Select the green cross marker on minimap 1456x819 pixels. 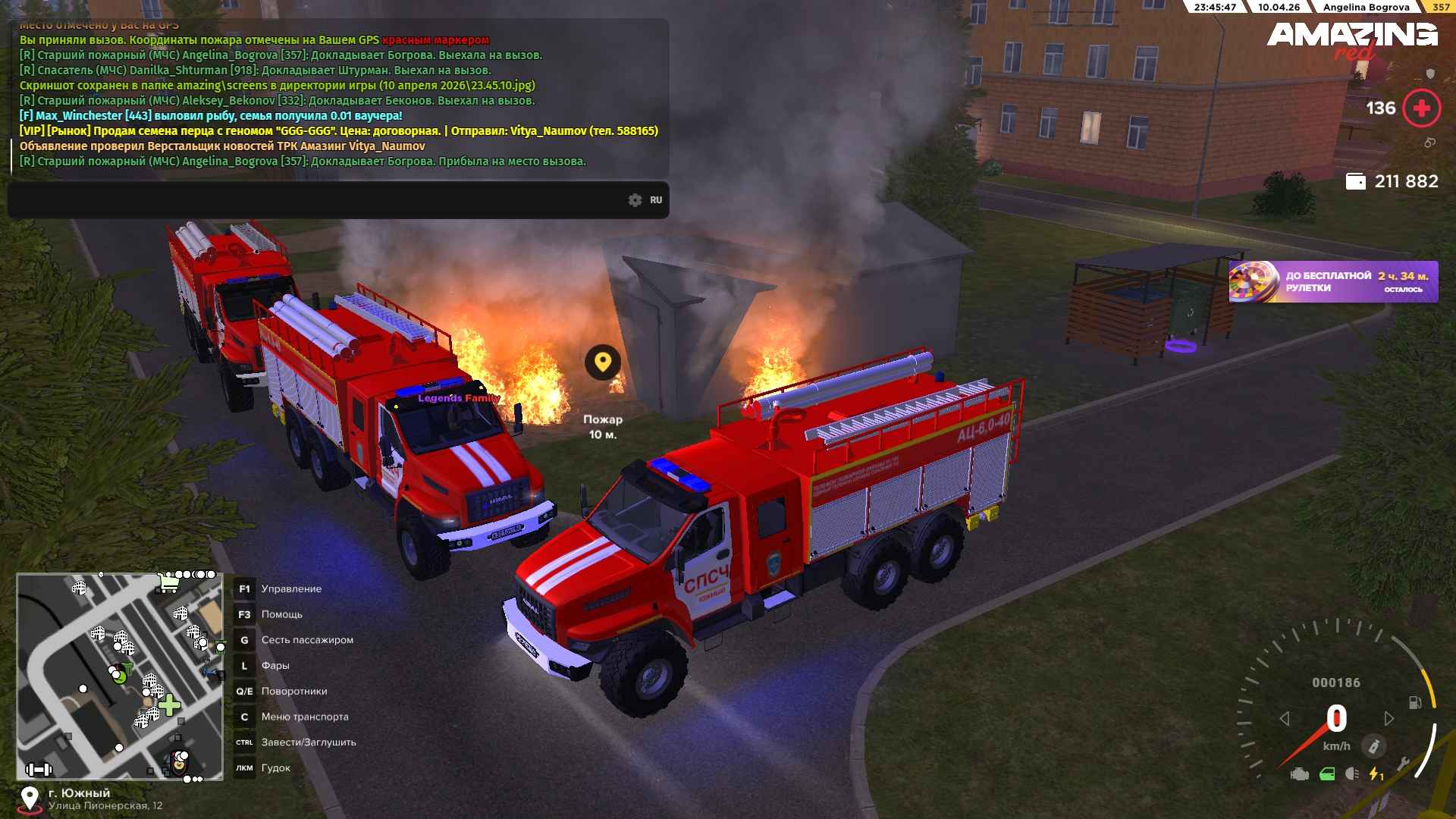[x=169, y=705]
